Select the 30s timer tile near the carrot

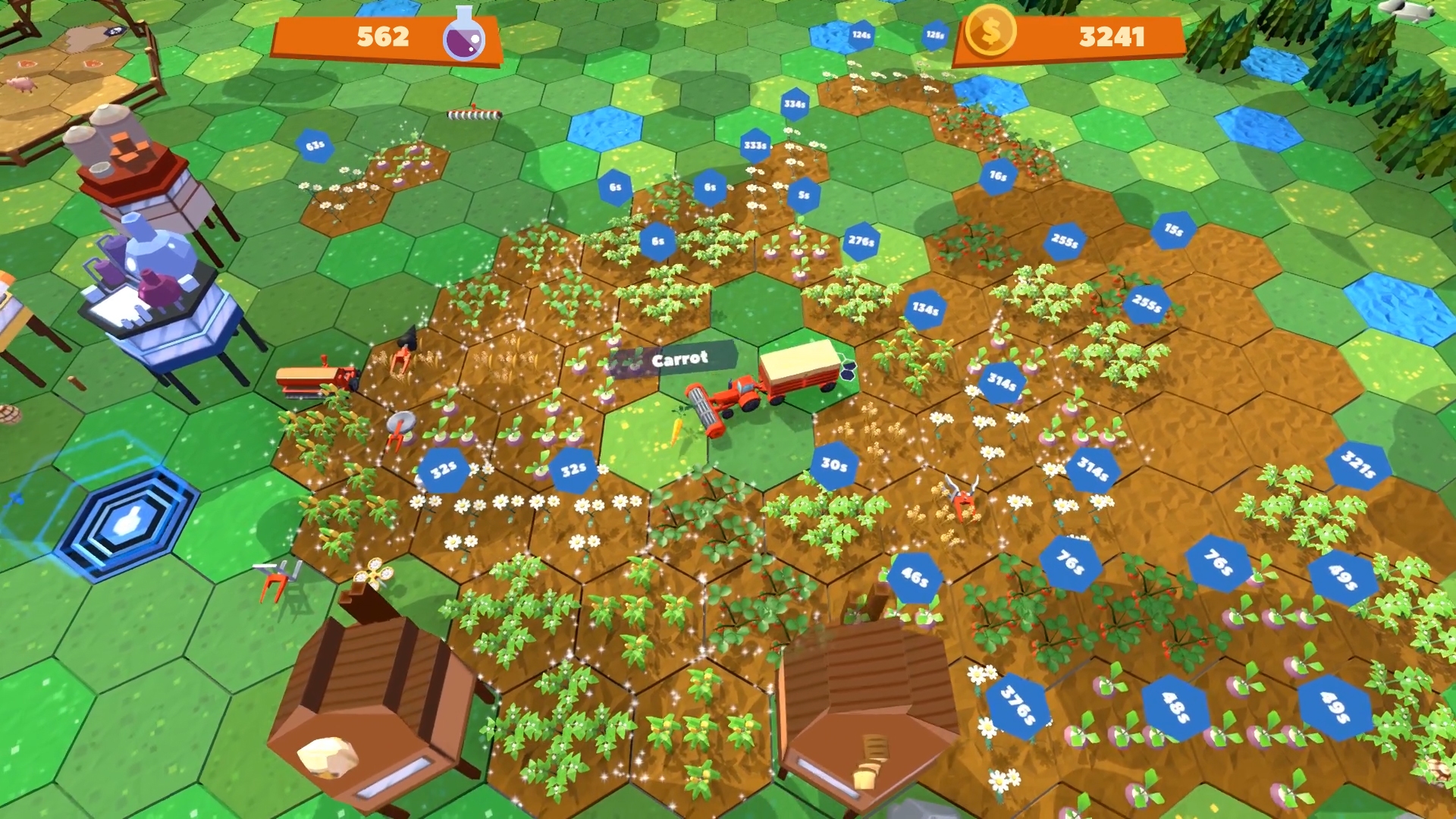coord(833,463)
